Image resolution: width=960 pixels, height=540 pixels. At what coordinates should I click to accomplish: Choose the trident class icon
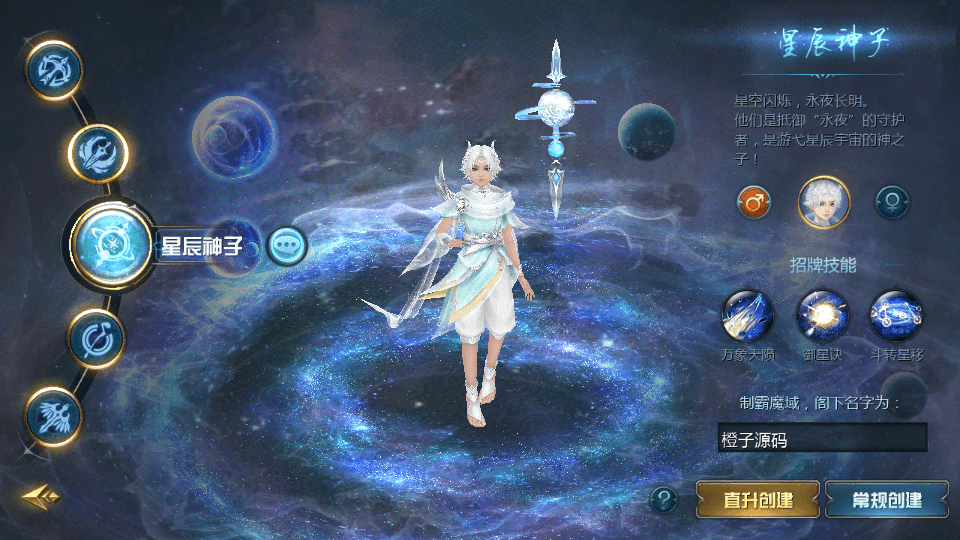98,154
